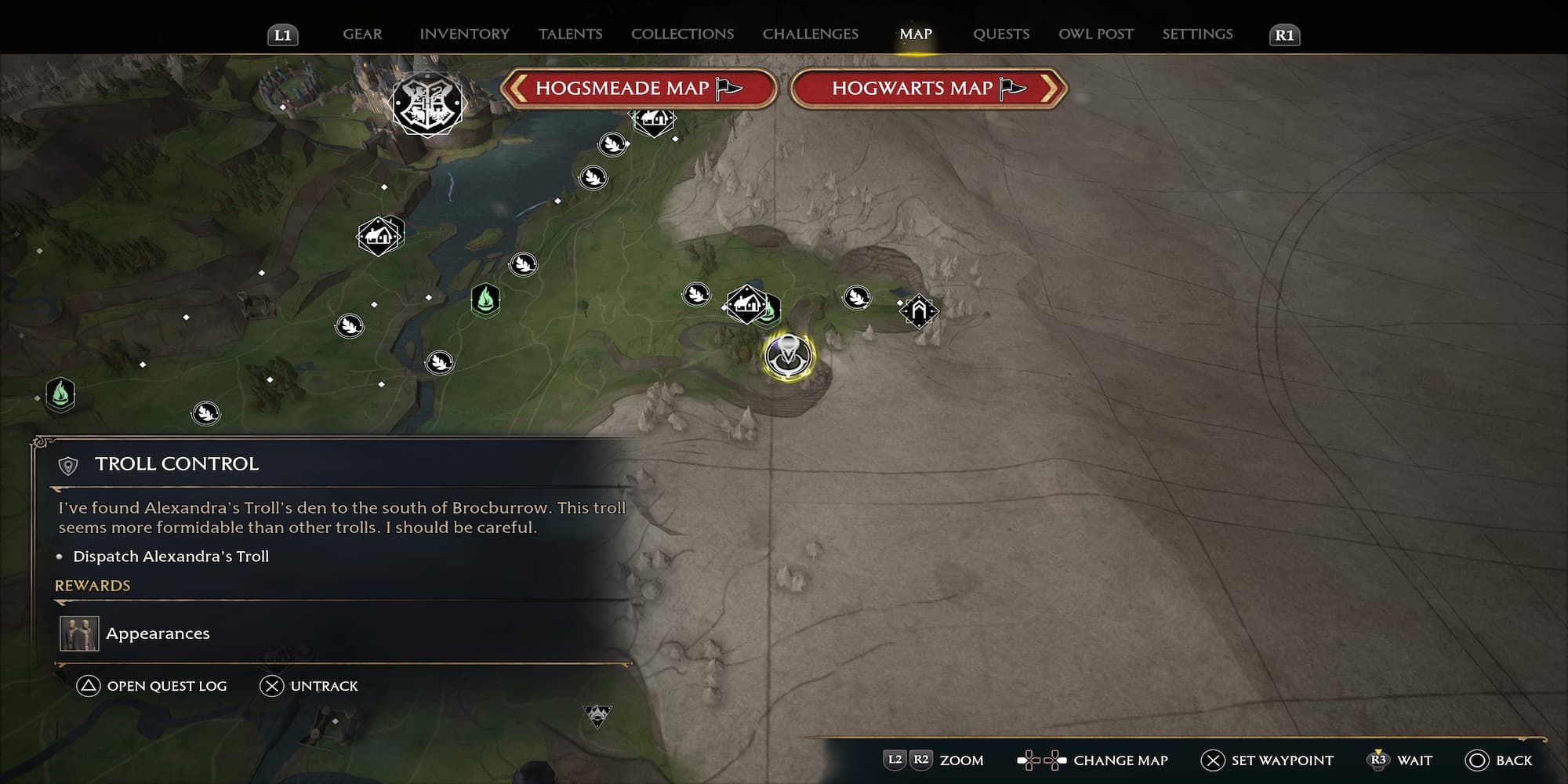Switch to the Quests tab
1568x784 pixels.
pyautogui.click(x=1000, y=34)
